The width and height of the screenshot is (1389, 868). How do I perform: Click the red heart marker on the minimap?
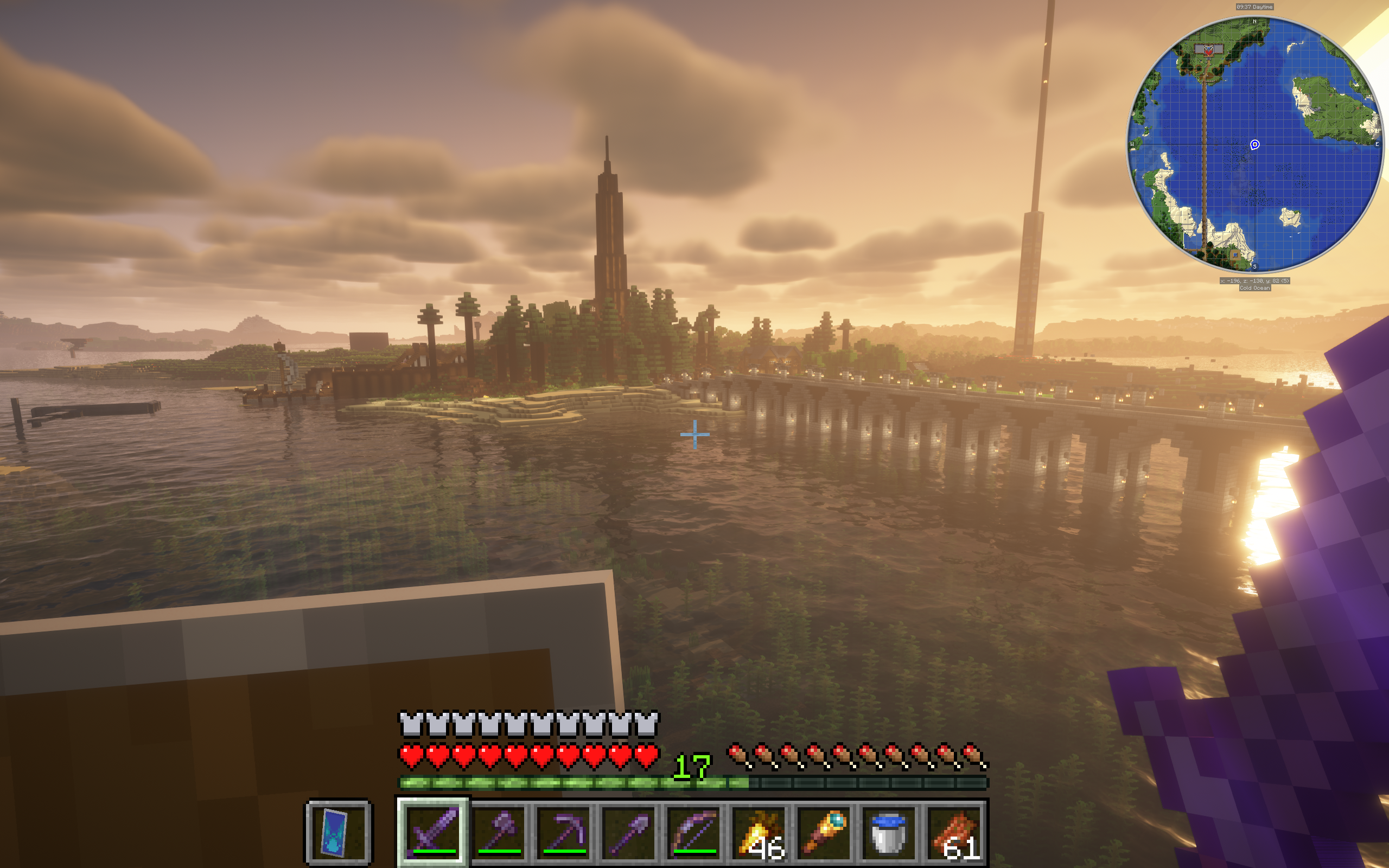1209,50
